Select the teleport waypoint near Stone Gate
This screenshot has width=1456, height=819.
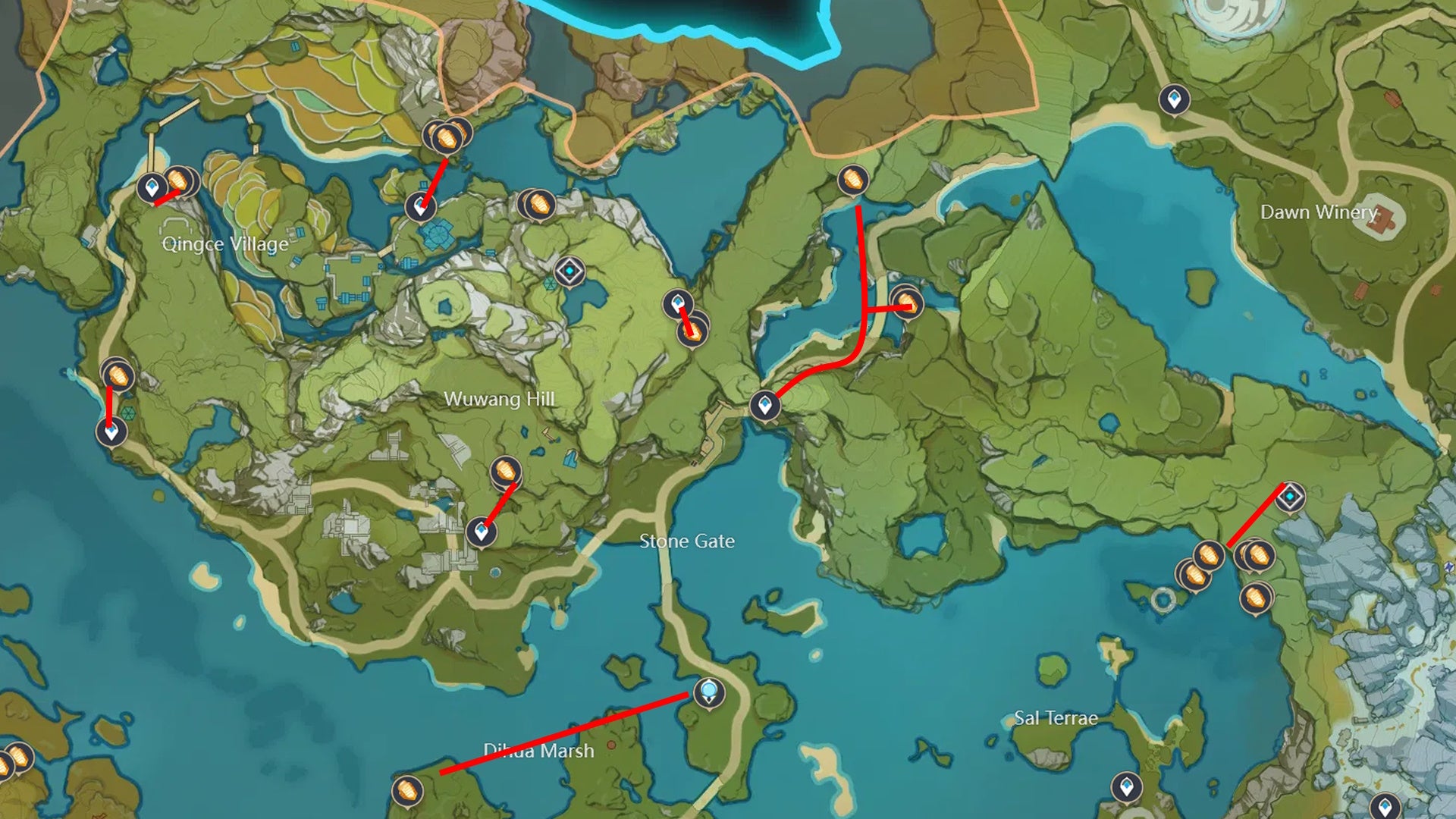coord(765,406)
